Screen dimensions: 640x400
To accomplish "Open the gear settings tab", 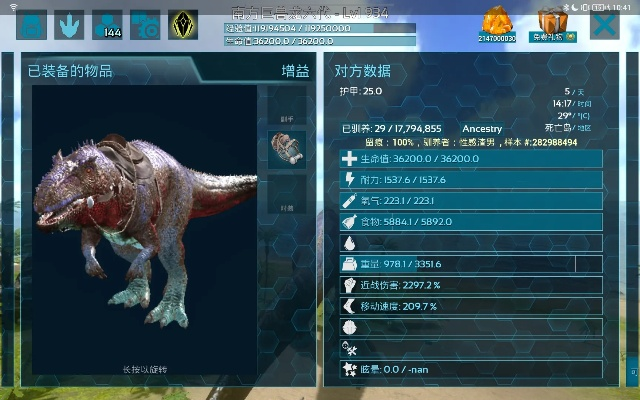I will click(145, 24).
